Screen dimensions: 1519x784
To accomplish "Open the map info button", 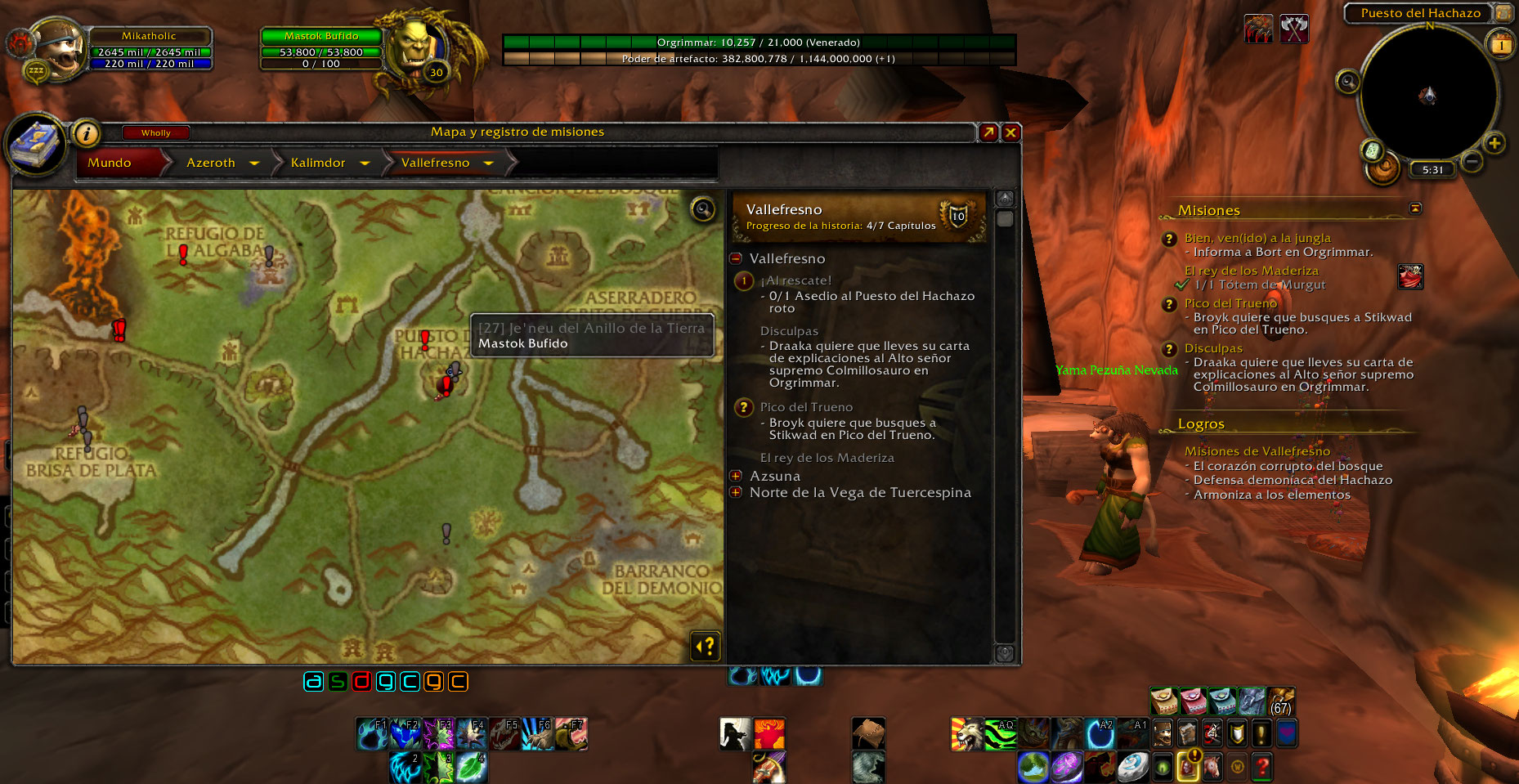I will [86, 133].
